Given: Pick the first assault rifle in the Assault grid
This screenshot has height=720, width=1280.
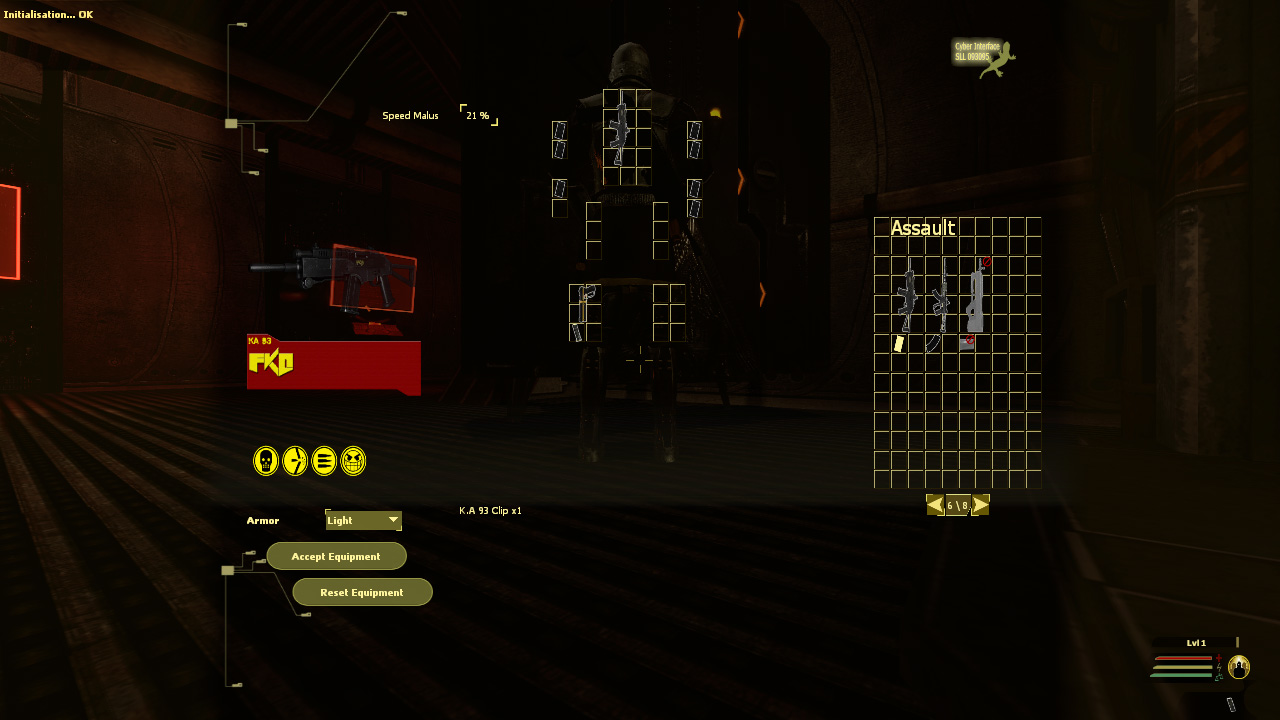Looking at the screenshot, I should pyautogui.click(x=907, y=297).
